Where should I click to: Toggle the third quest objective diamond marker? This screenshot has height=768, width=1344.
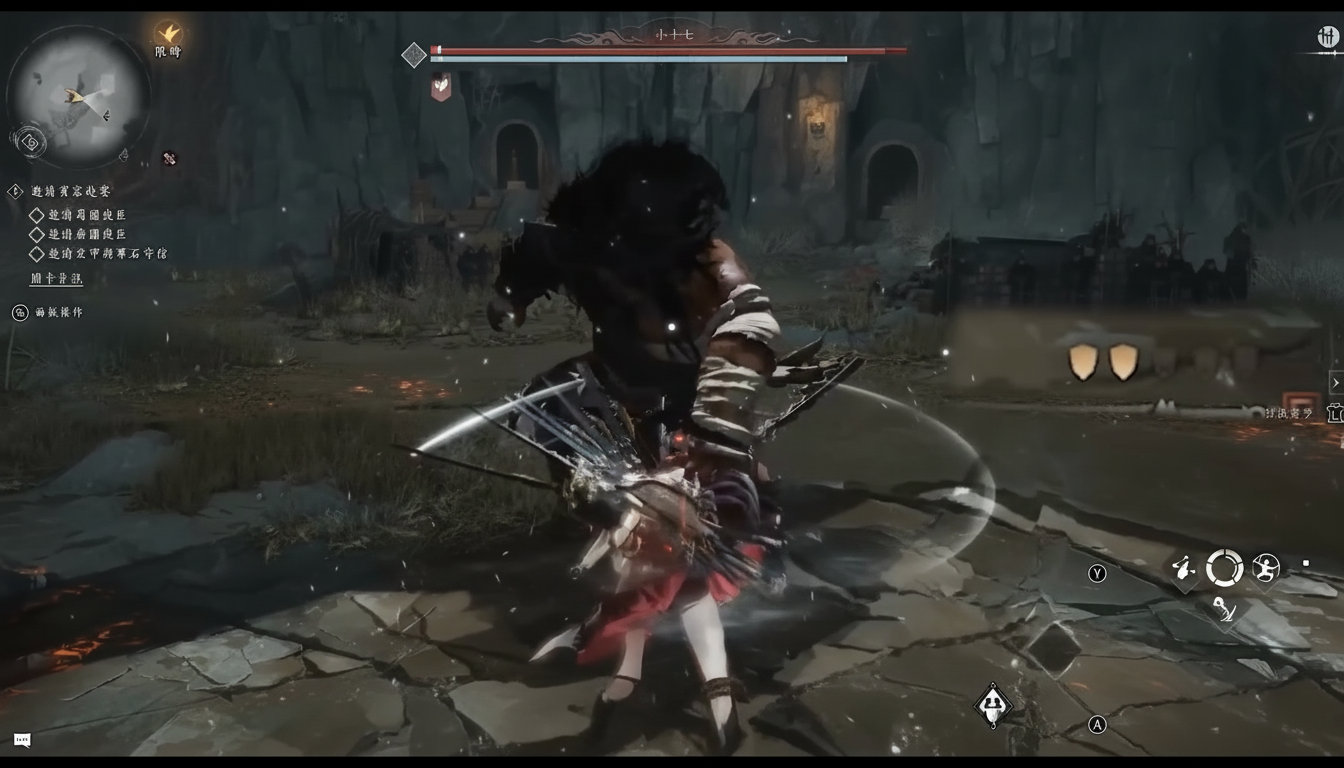point(36,252)
